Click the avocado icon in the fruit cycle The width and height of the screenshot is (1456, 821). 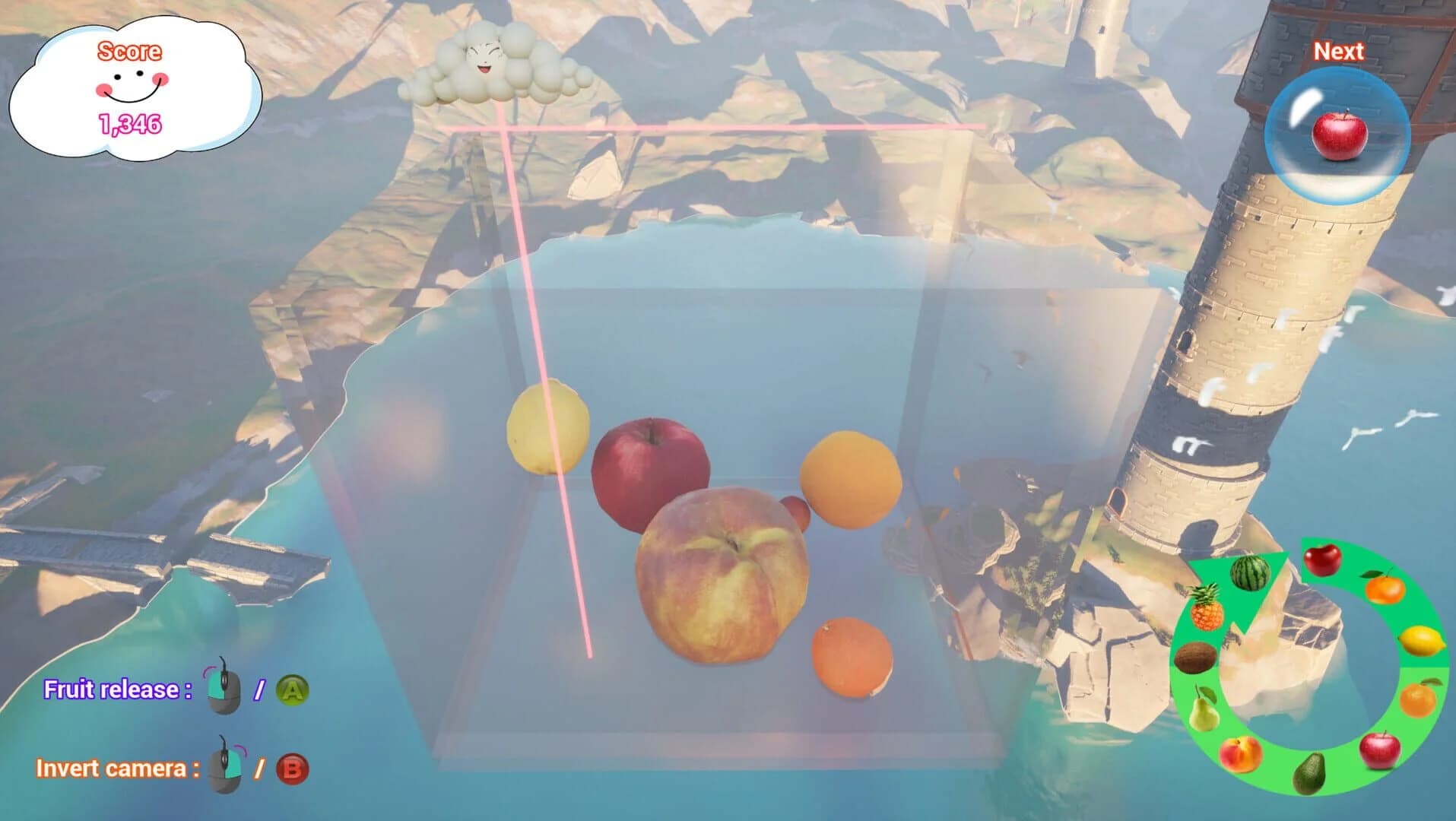1309,773
